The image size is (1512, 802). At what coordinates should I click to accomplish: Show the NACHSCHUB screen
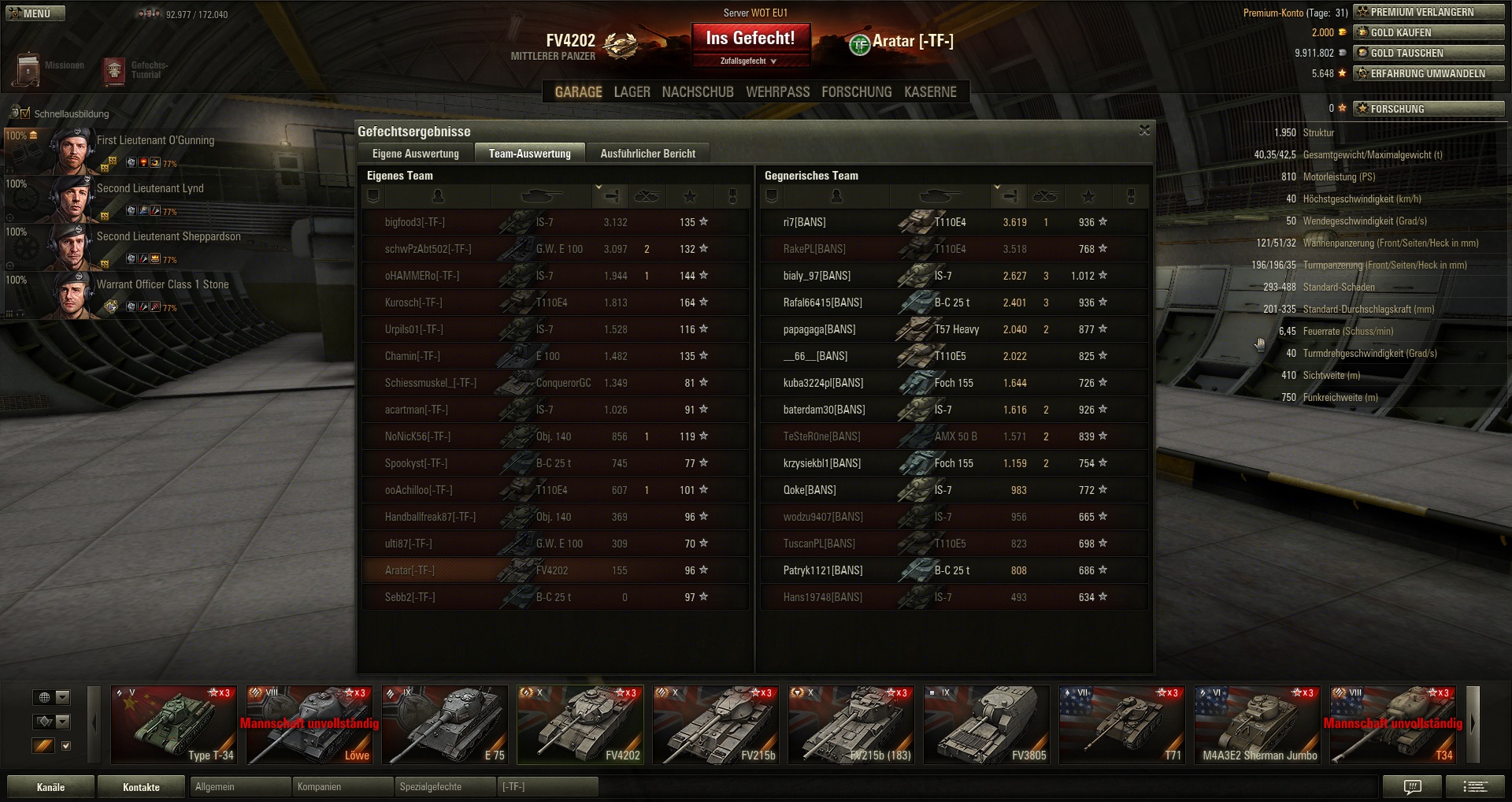pyautogui.click(x=698, y=92)
